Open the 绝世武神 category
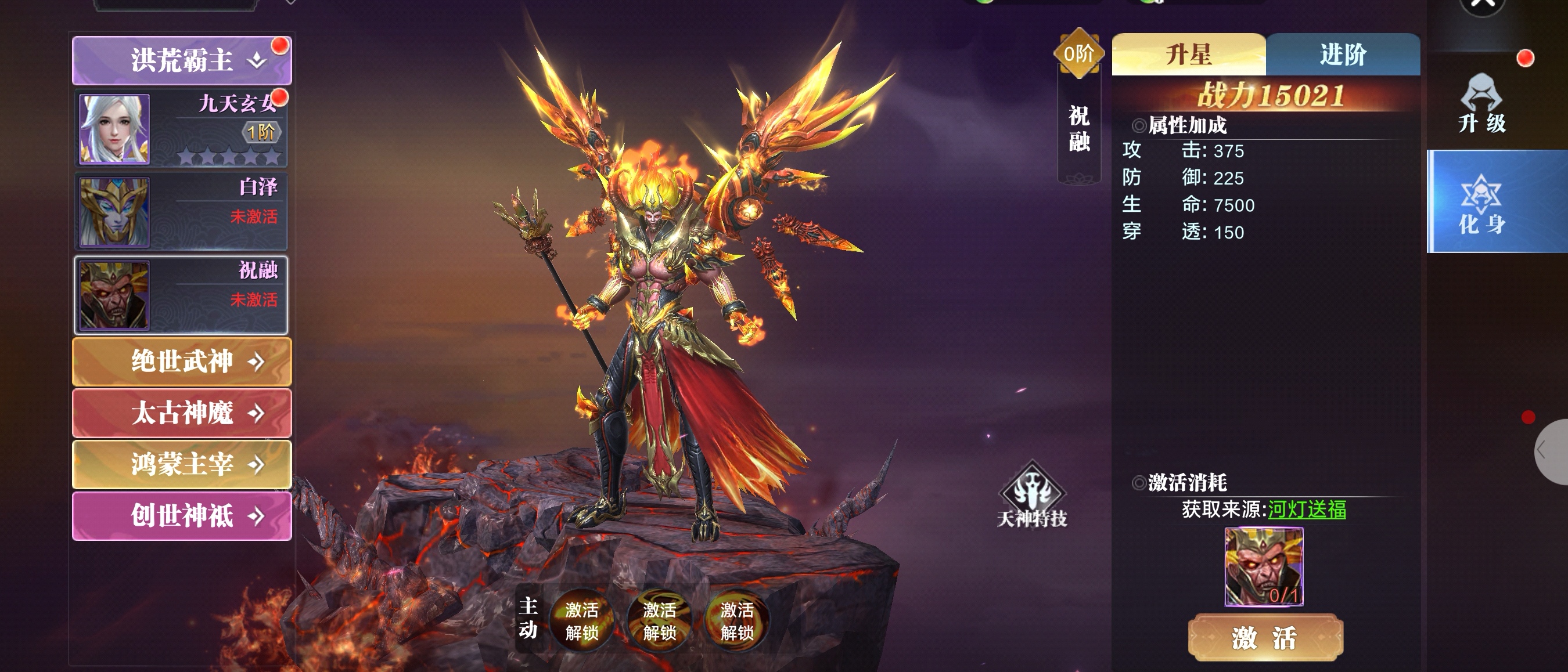 click(x=181, y=362)
